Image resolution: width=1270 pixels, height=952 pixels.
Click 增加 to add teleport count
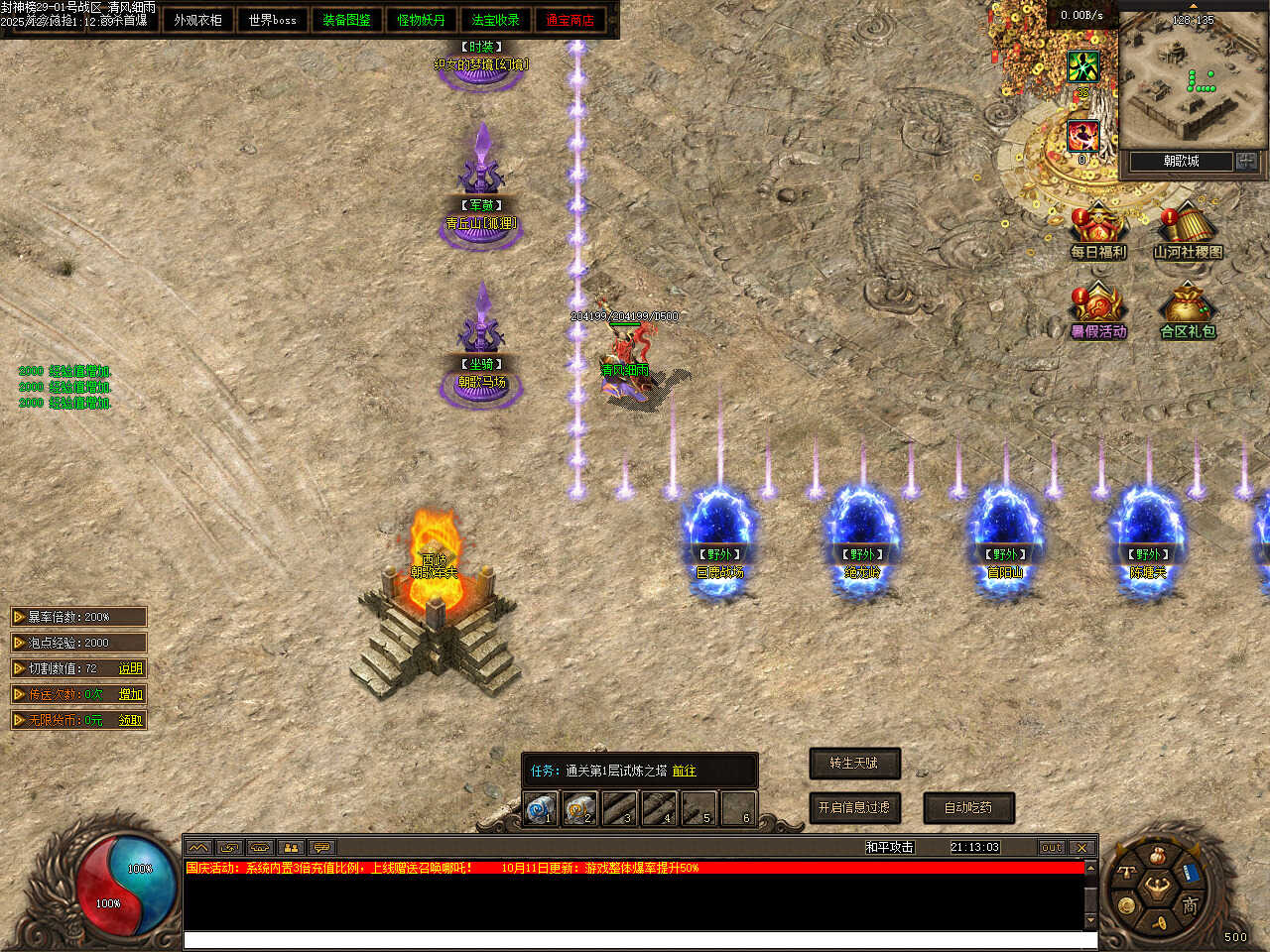tap(131, 694)
